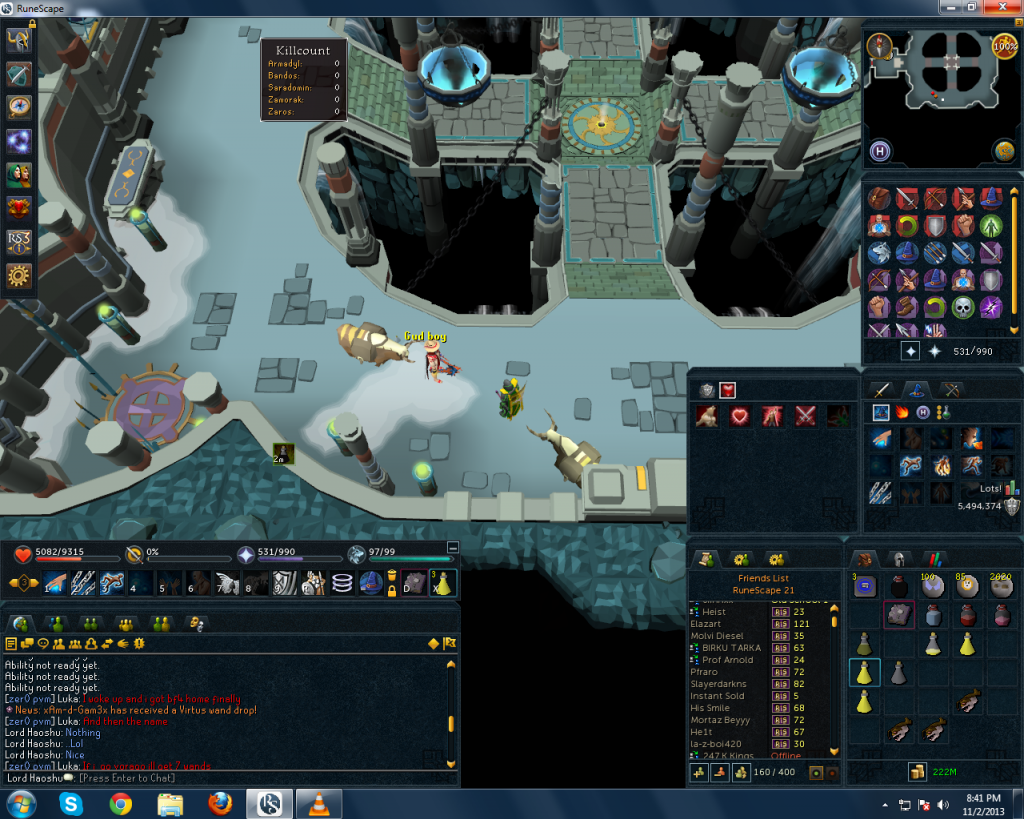The width and height of the screenshot is (1024, 819).
Task: Open the worn equipment helmet tab
Action: point(899,559)
